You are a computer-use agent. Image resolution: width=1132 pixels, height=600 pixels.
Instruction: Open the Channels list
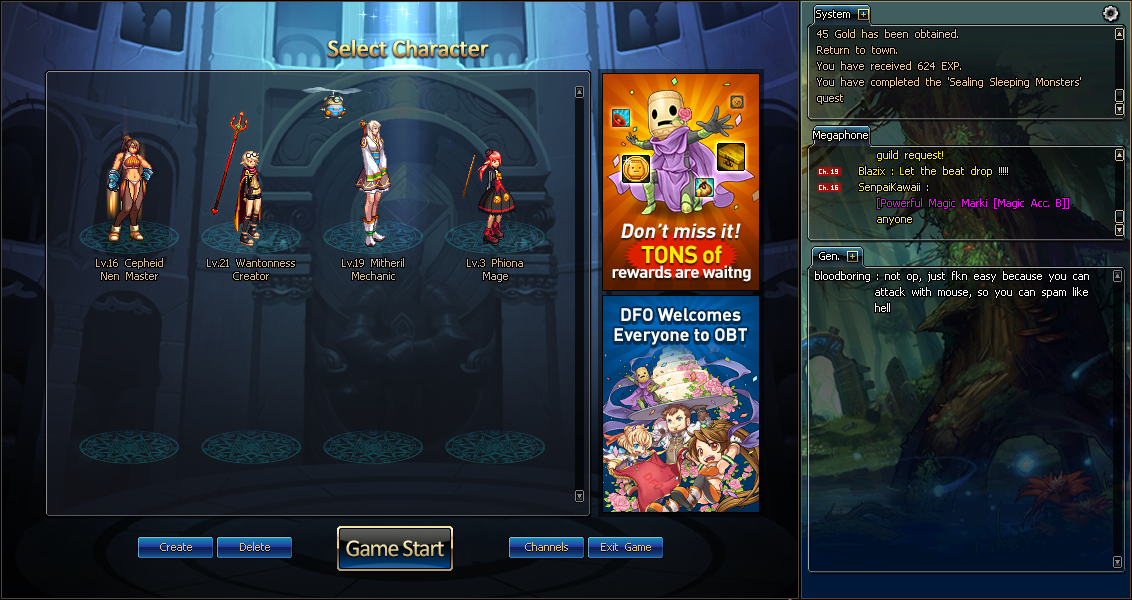[x=546, y=547]
